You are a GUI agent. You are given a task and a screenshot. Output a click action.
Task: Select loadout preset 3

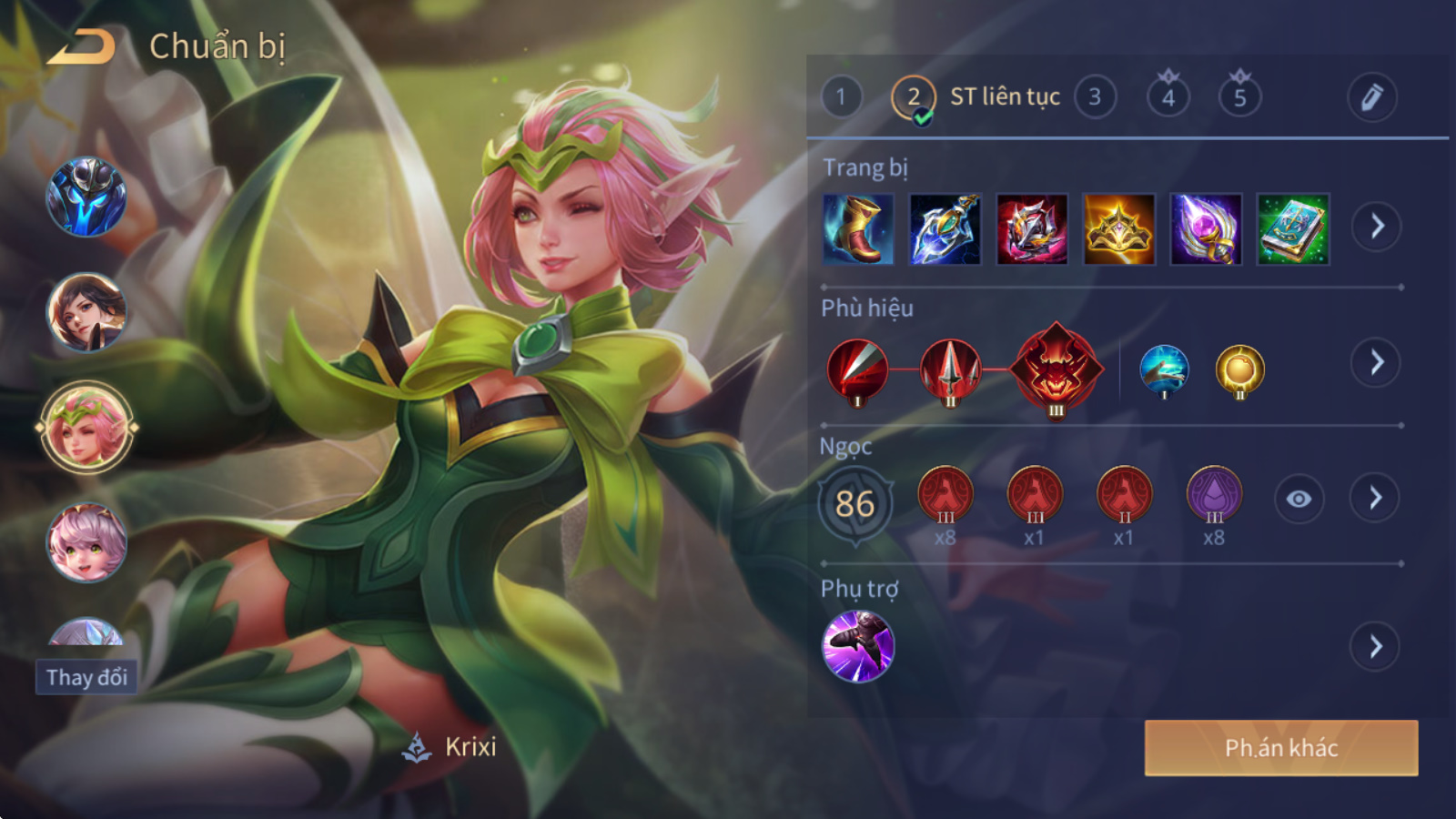[1095, 96]
